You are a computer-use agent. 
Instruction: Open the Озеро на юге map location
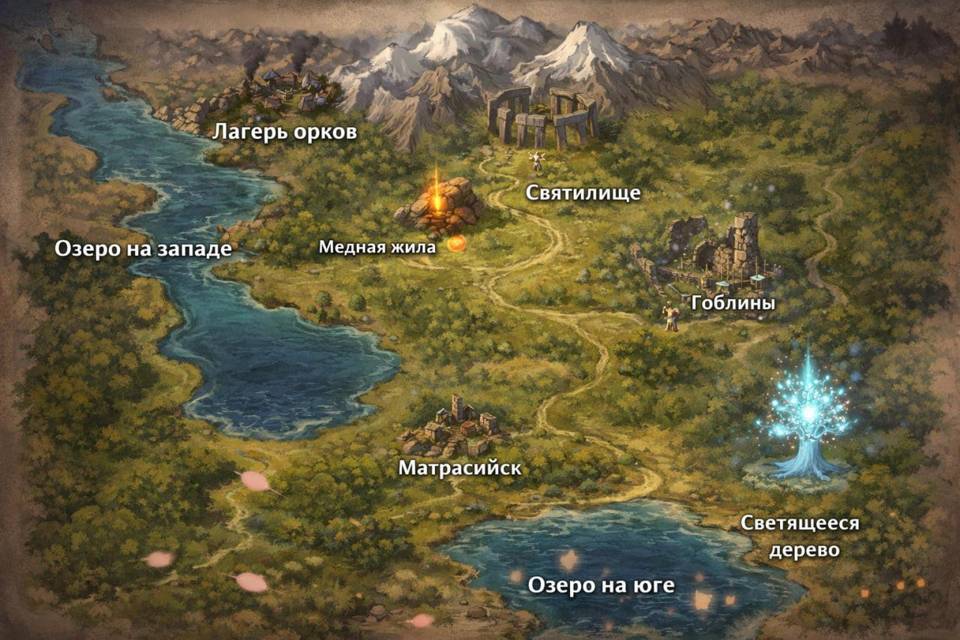601,584
